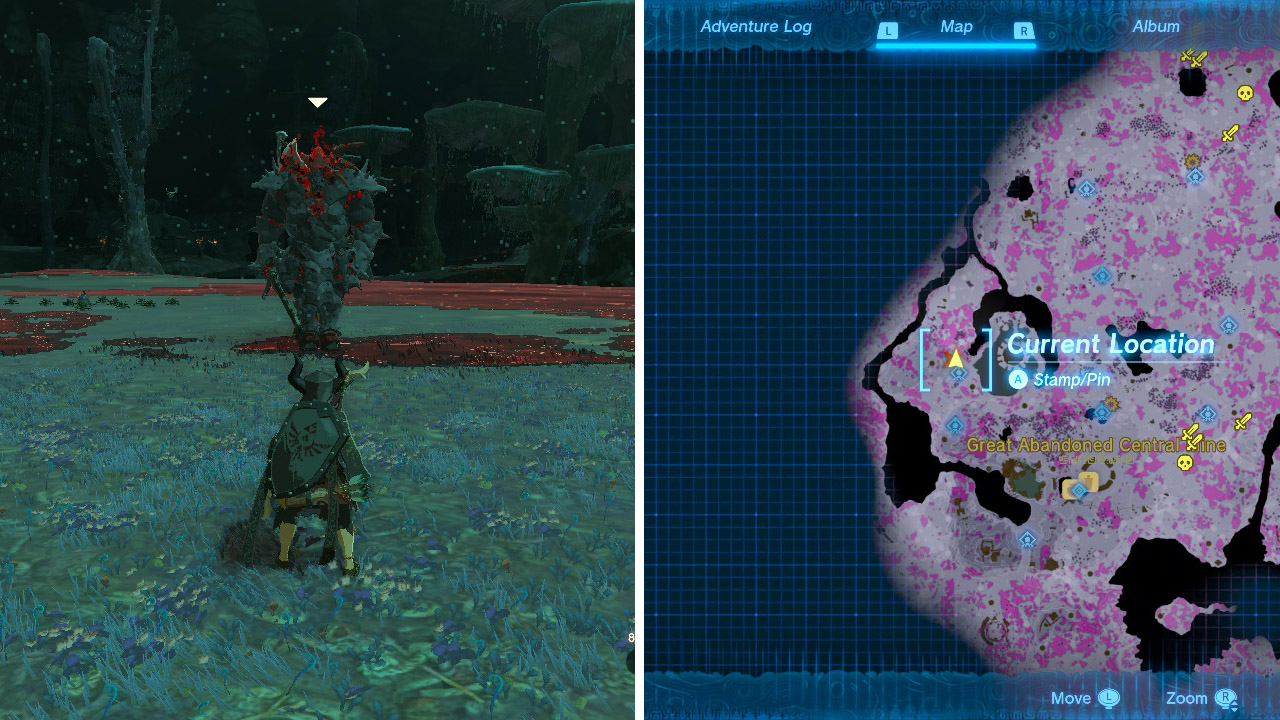1280x720 pixels.
Task: Click the yellow starburst deposit icon
Action: pyautogui.click(x=1193, y=162)
